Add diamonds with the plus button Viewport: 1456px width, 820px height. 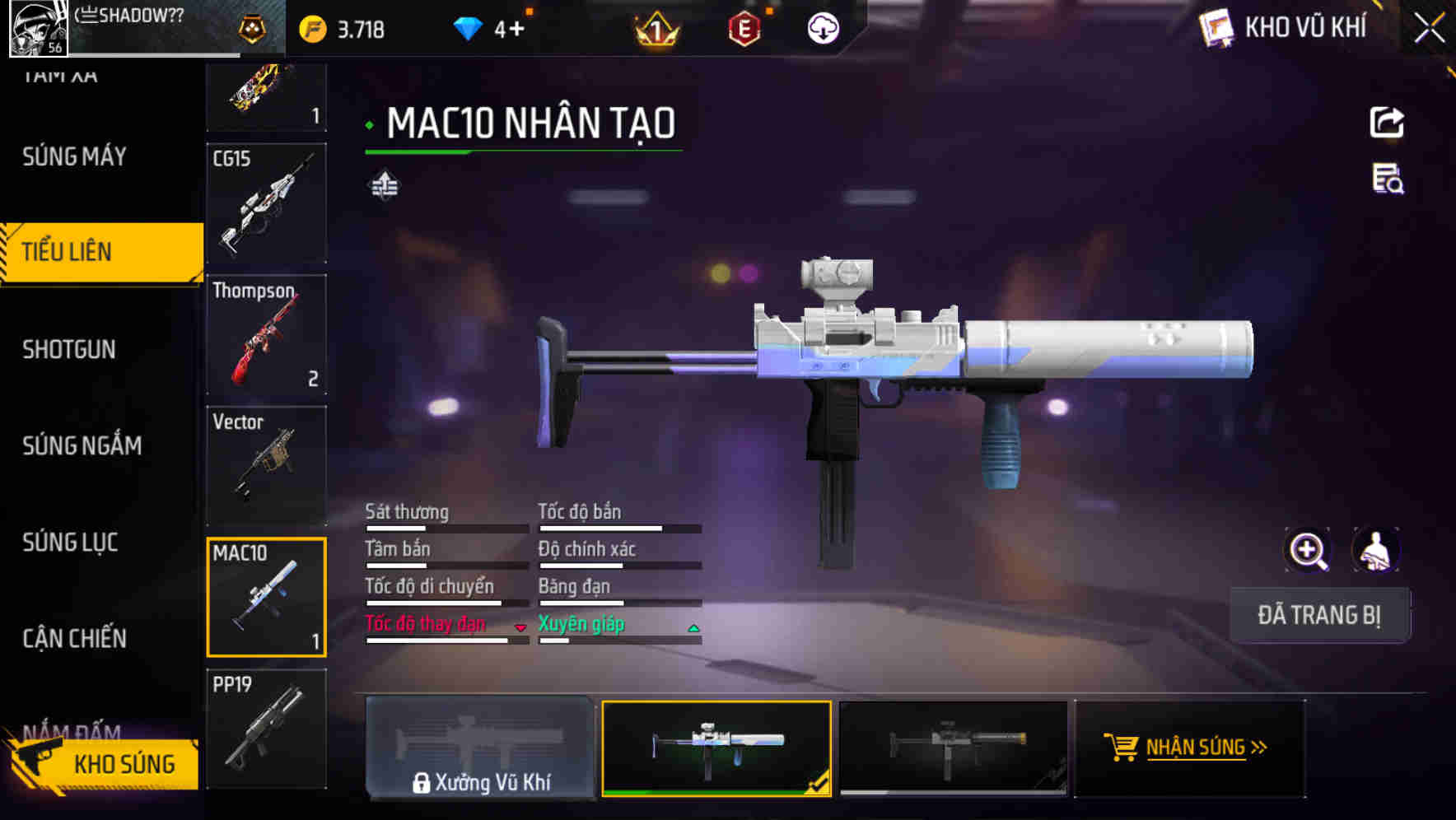pos(516,30)
